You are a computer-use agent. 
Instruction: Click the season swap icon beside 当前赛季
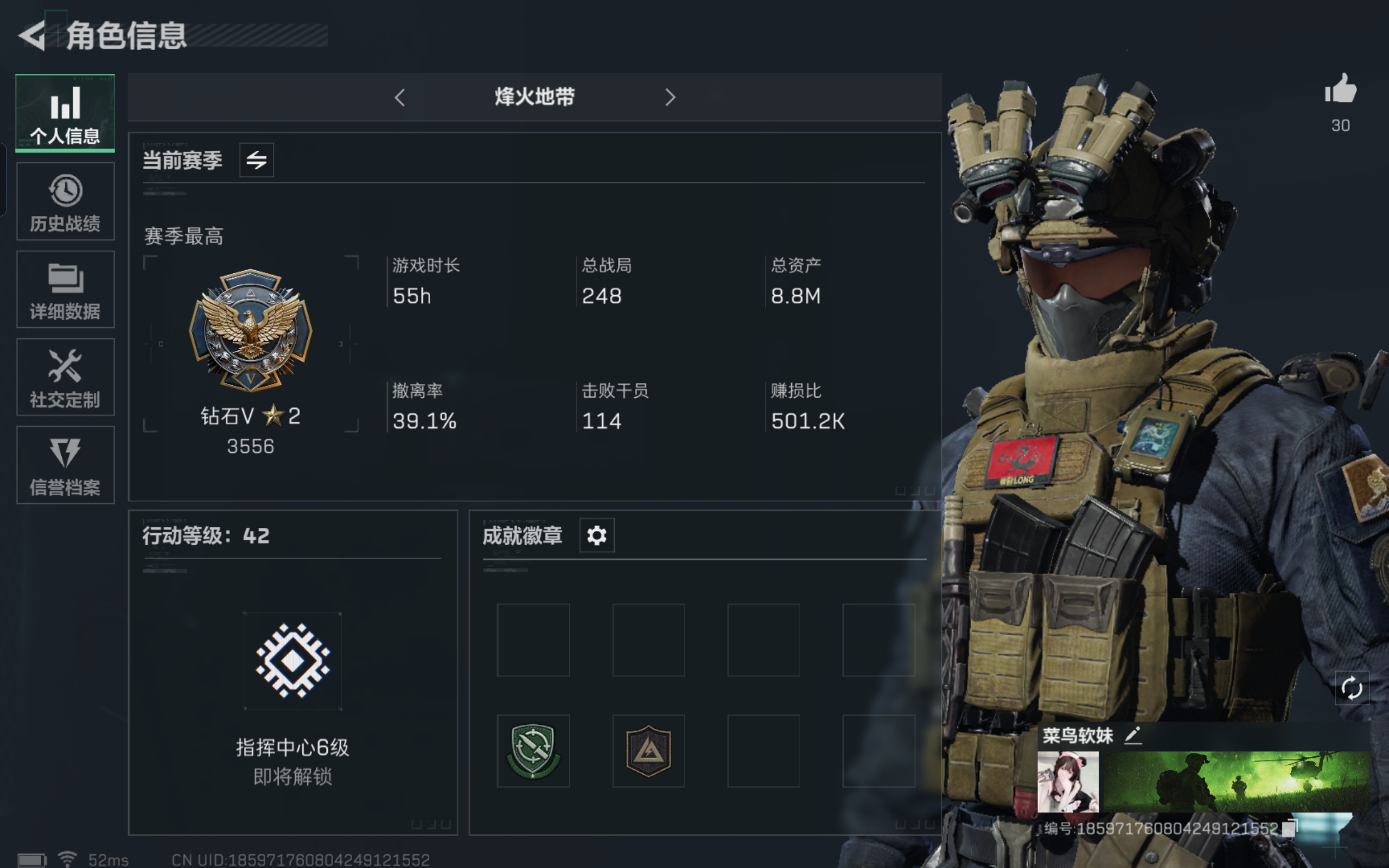click(x=256, y=160)
